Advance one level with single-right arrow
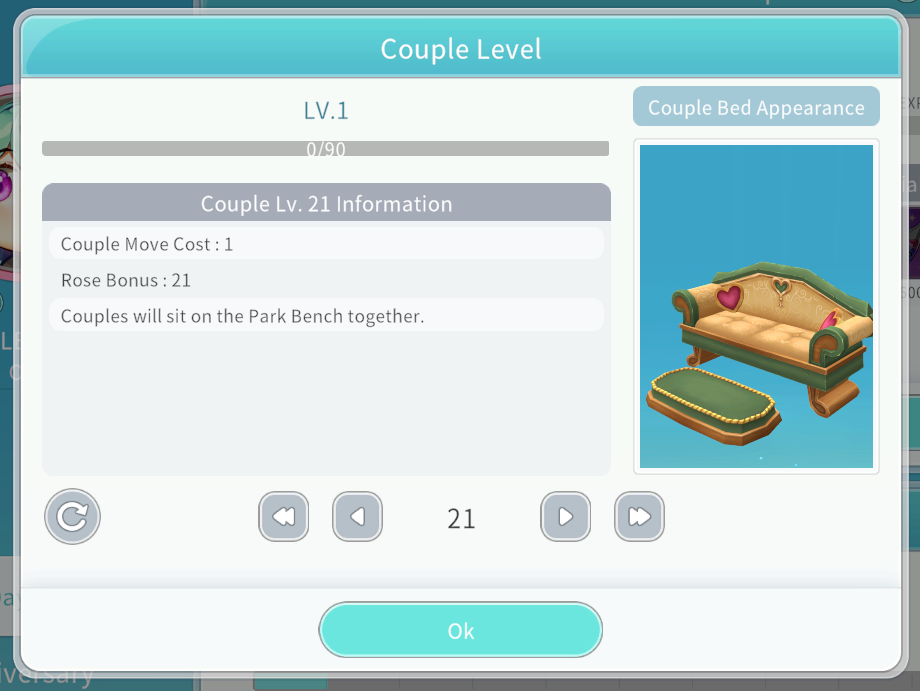This screenshot has height=691, width=920. click(x=565, y=517)
